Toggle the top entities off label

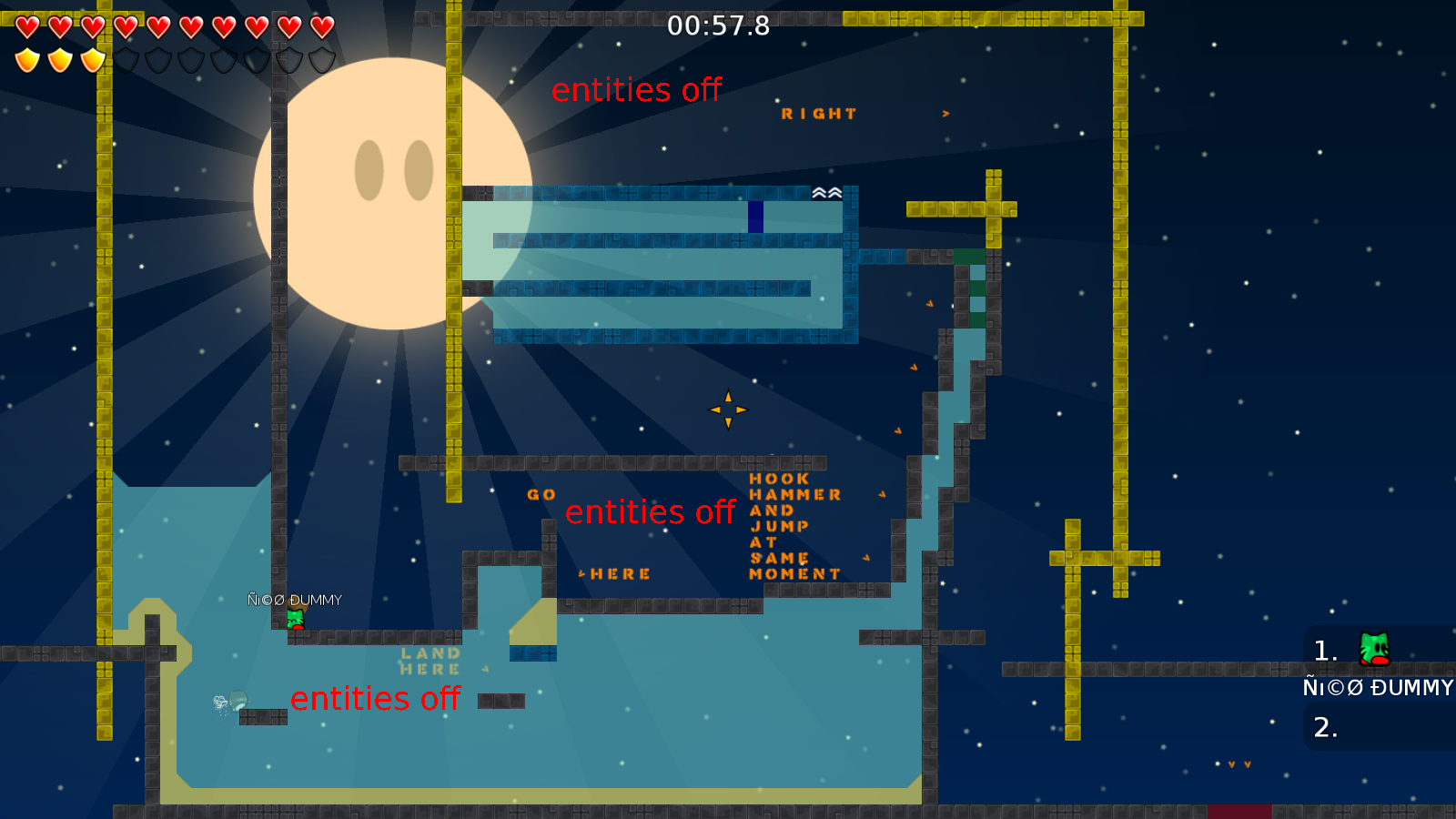(637, 90)
